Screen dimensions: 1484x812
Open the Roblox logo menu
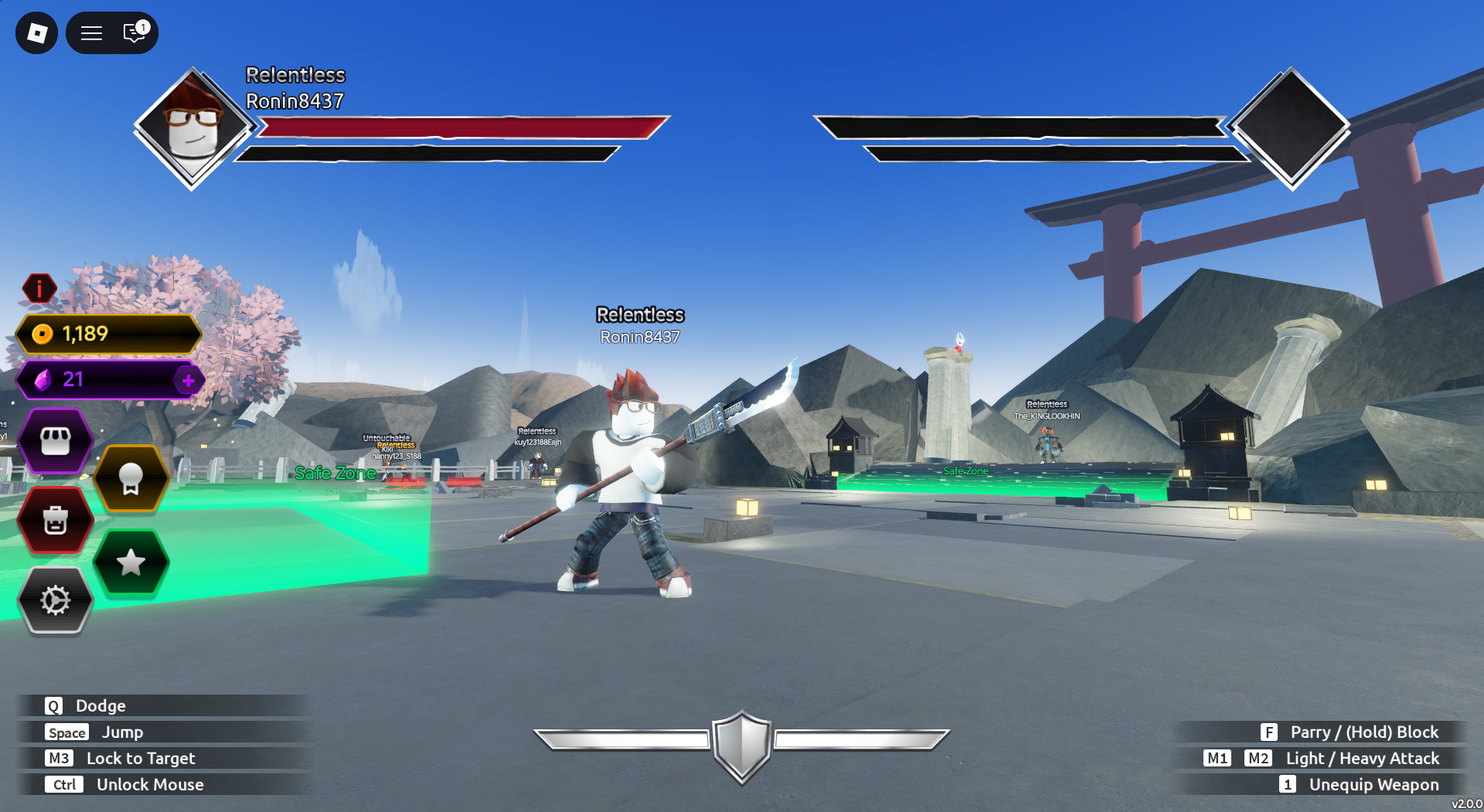(x=37, y=32)
